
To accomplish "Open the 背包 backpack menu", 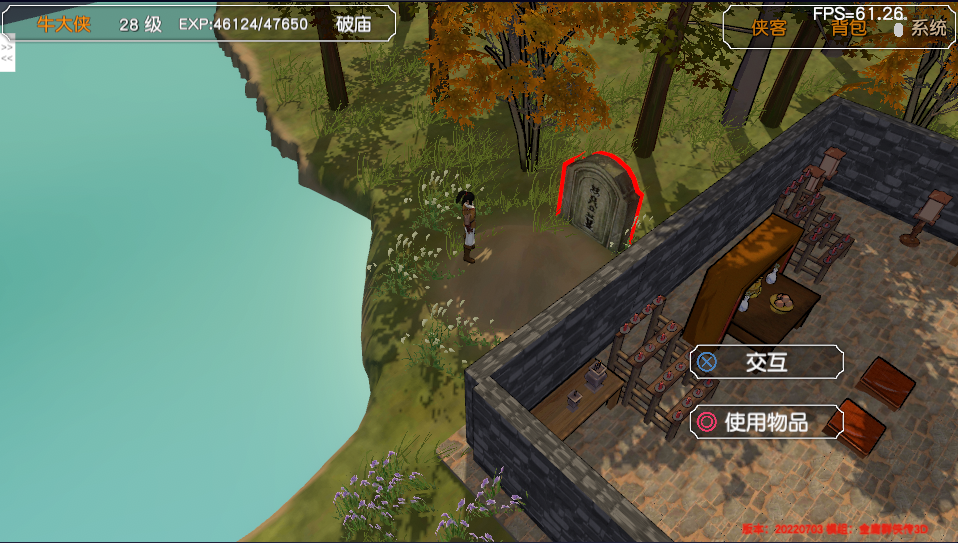I will click(849, 28).
